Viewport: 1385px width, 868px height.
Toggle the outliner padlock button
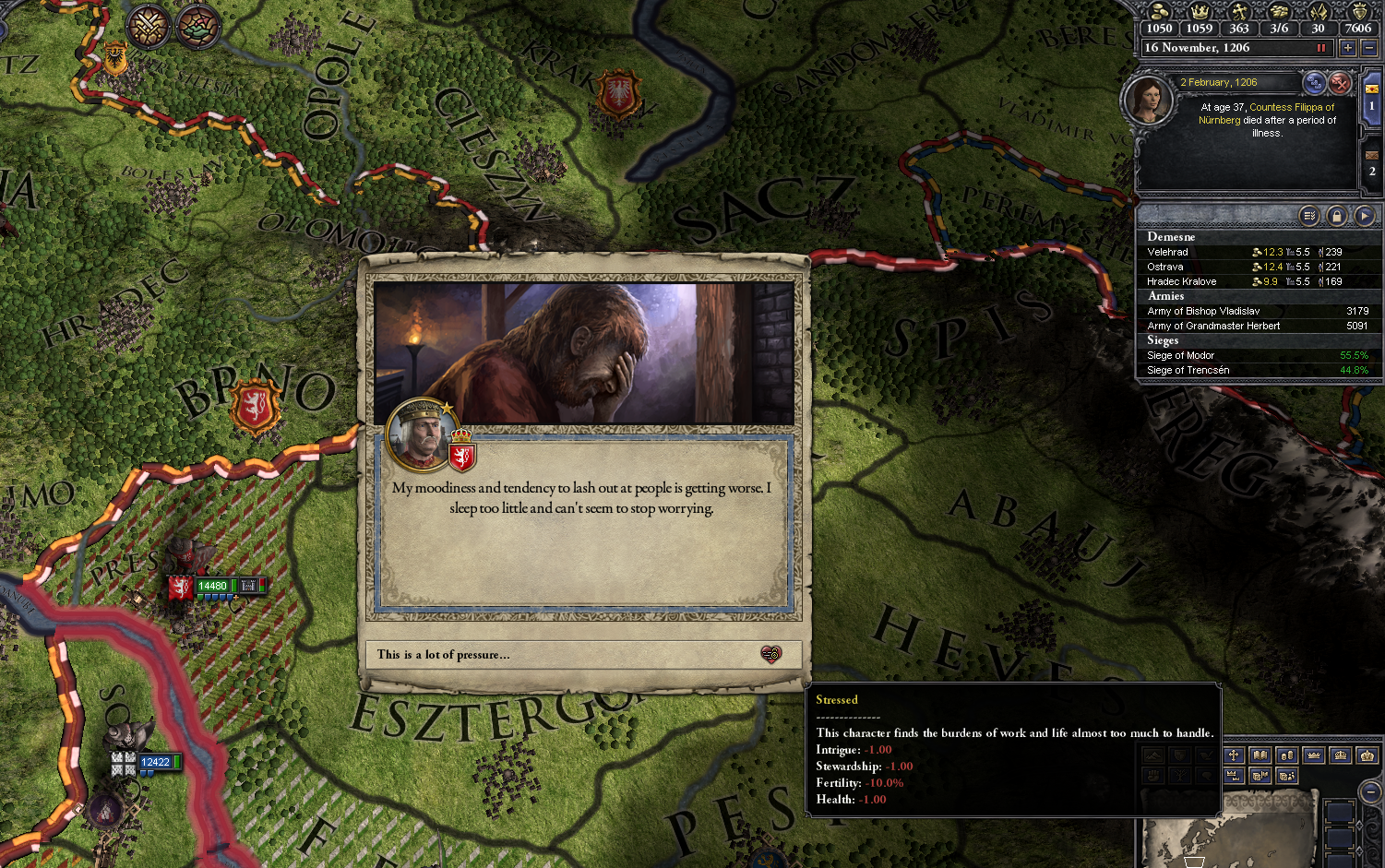click(1336, 216)
